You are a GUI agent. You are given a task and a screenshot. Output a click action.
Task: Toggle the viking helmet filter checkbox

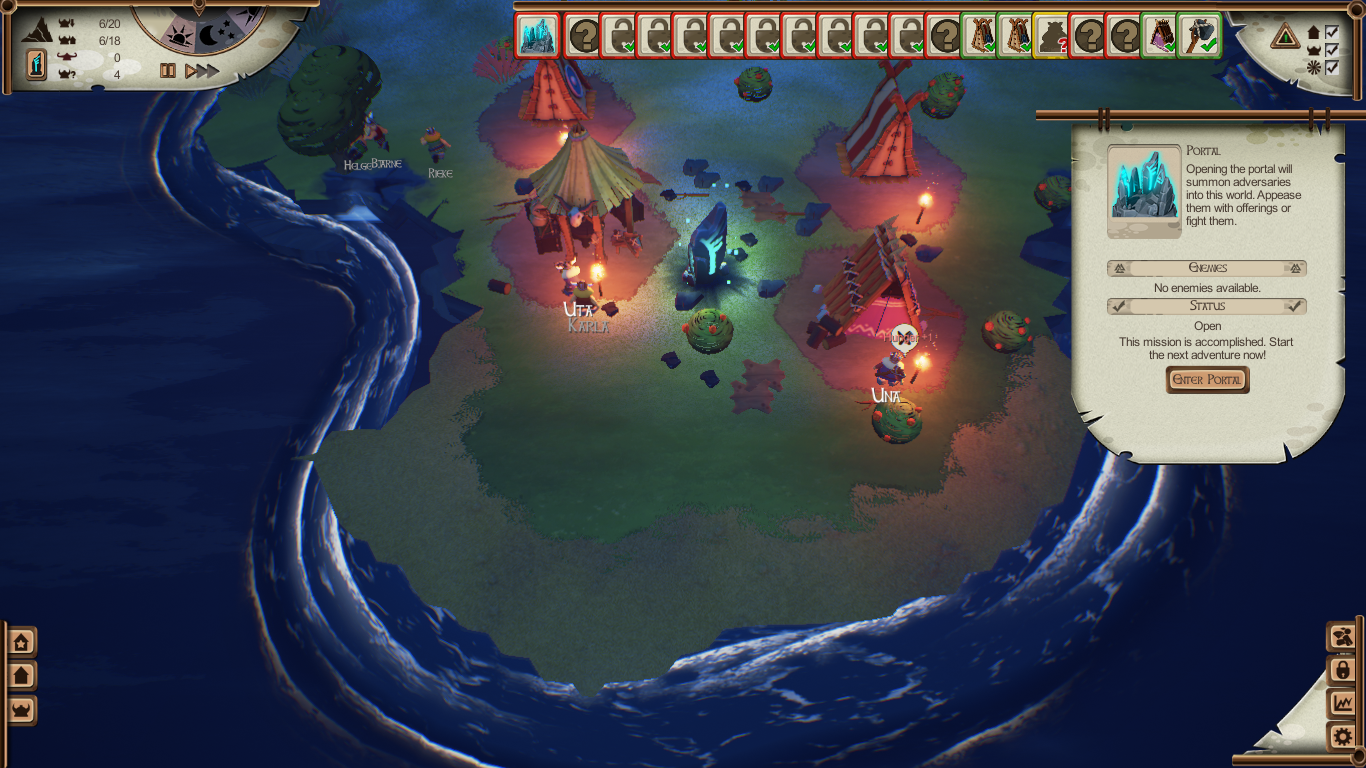click(1331, 50)
